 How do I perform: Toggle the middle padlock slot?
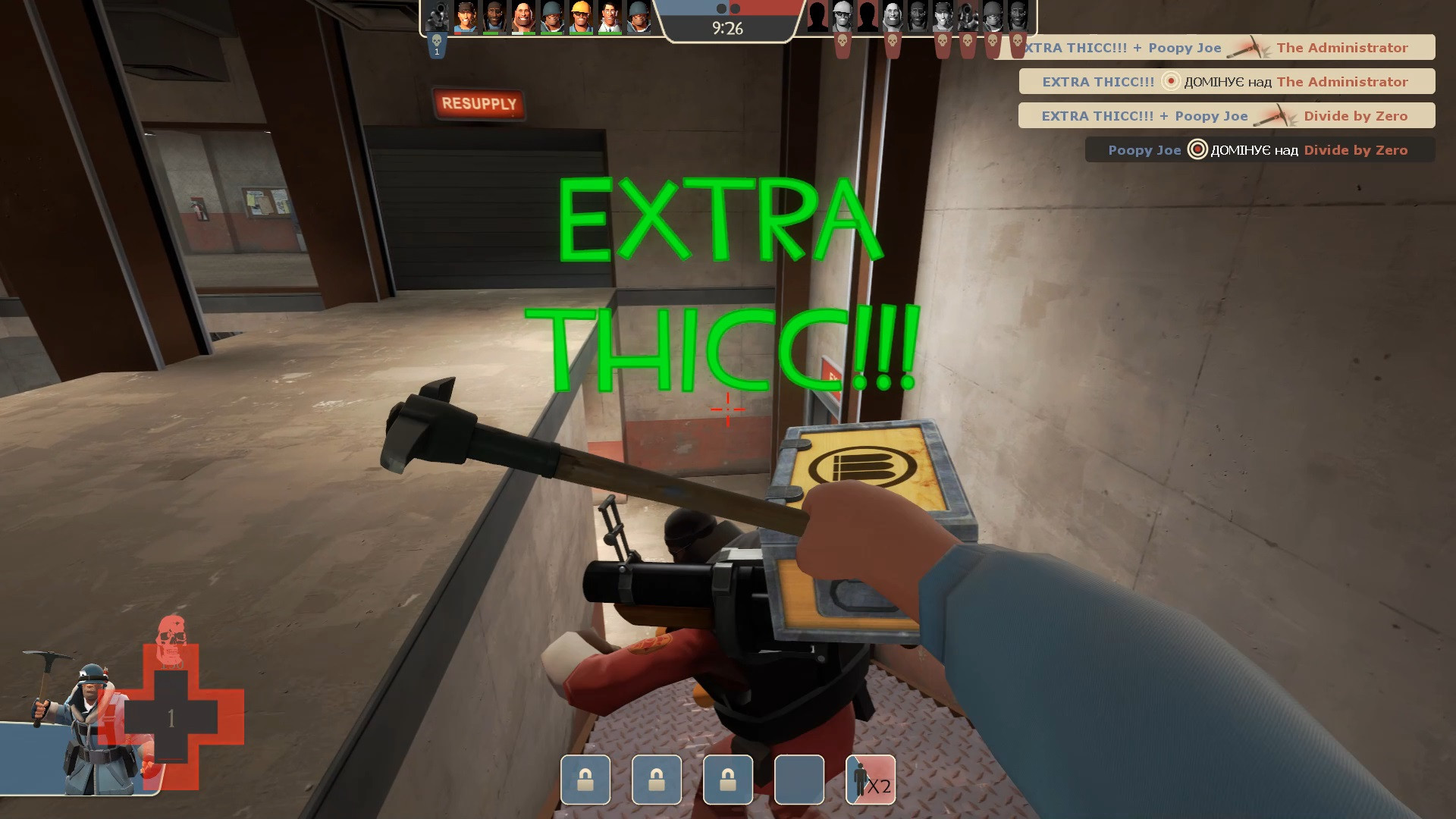click(657, 780)
